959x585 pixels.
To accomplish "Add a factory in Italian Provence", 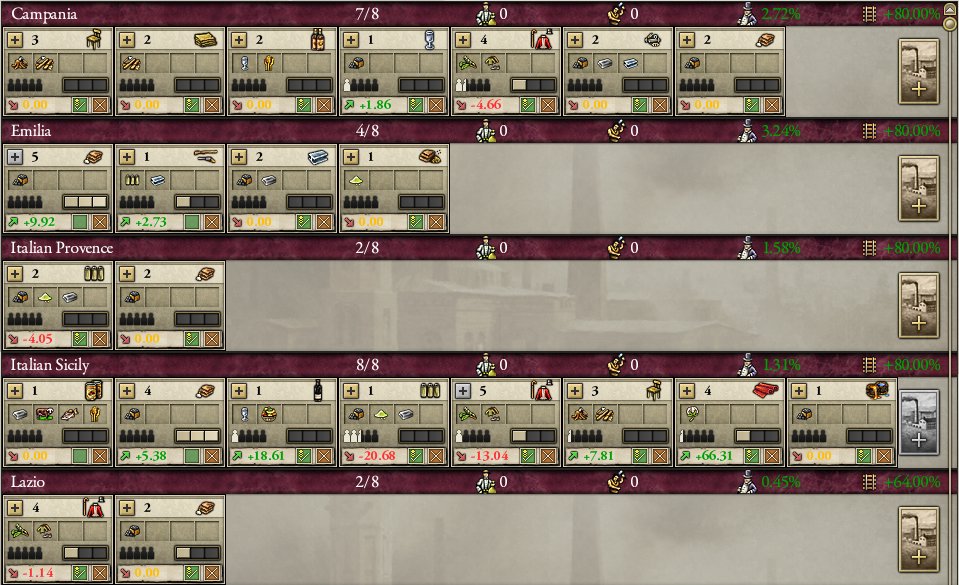I will (x=918, y=304).
